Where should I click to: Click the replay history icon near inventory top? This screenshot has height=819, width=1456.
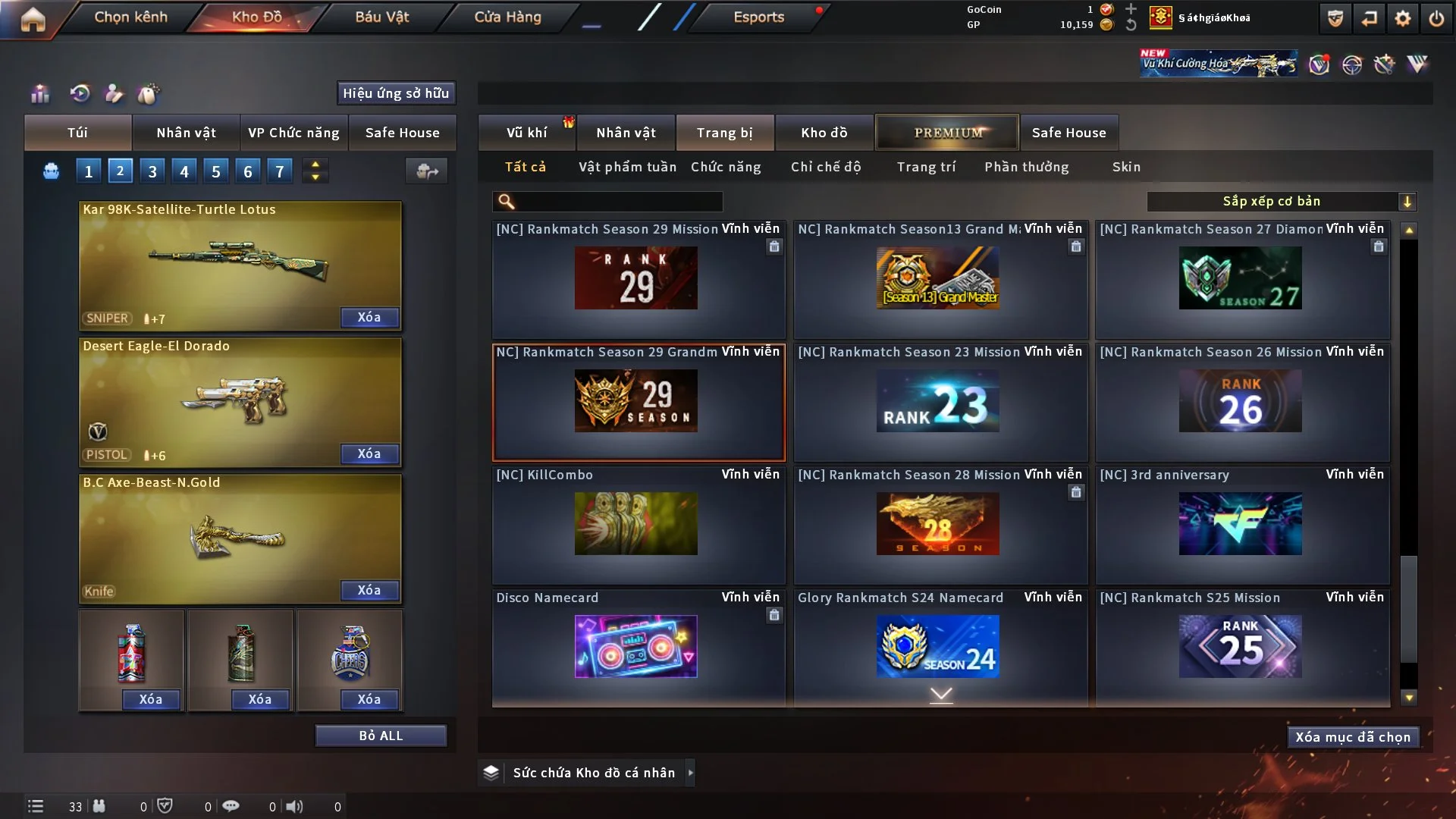[x=80, y=93]
